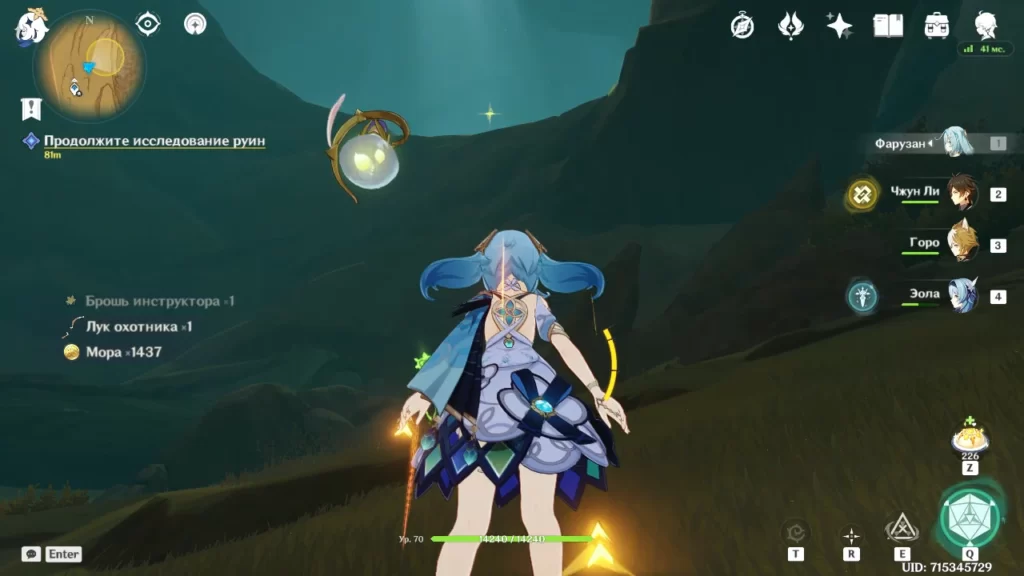Image resolution: width=1024 pixels, height=576 pixels.
Task: Open the adventurer handbook book icon
Action: coord(888,25)
